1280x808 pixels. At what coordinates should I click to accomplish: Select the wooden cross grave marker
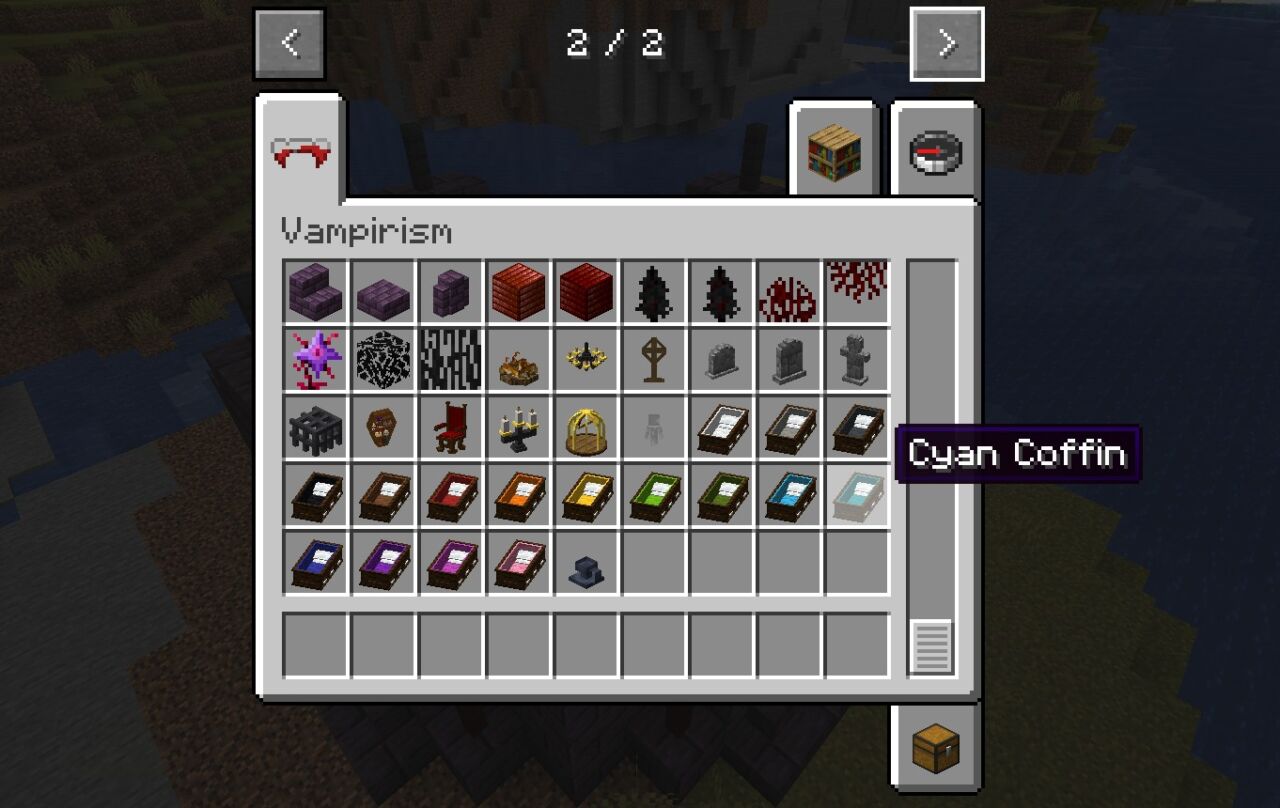[654, 360]
